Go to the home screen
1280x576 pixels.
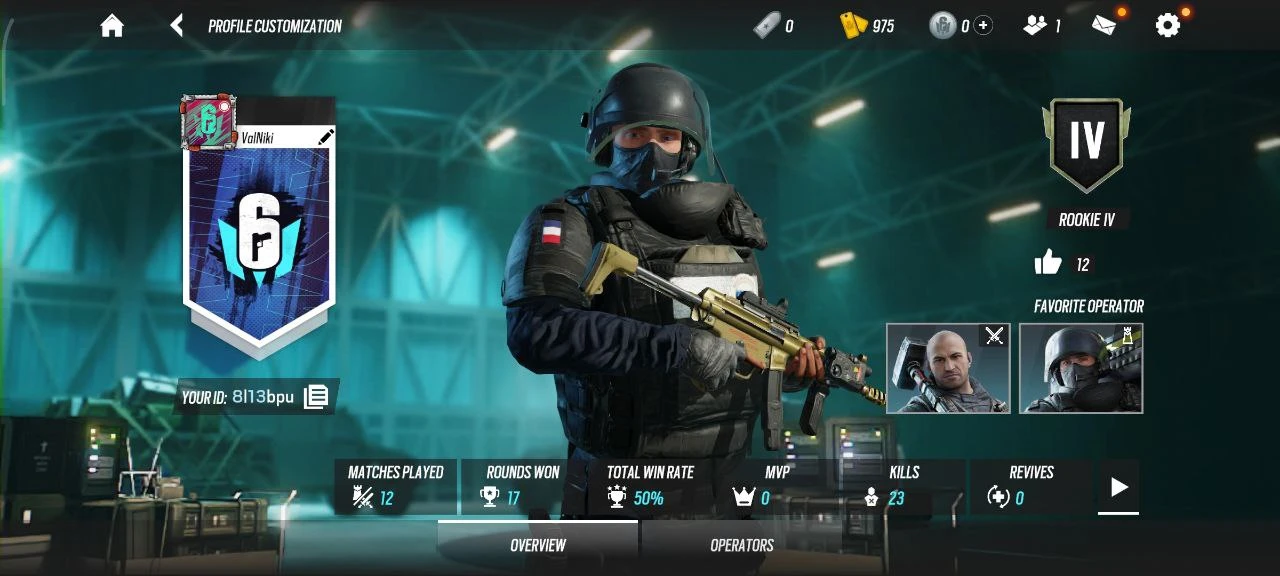[x=112, y=26]
